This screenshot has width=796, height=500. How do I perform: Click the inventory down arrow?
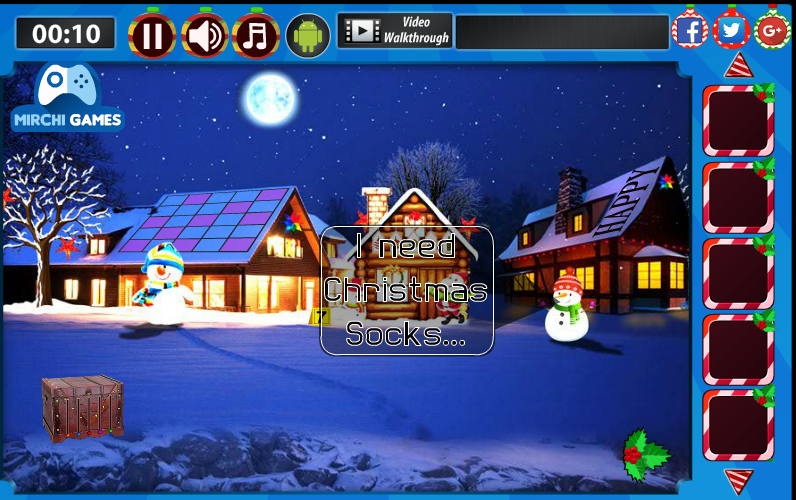[738, 480]
